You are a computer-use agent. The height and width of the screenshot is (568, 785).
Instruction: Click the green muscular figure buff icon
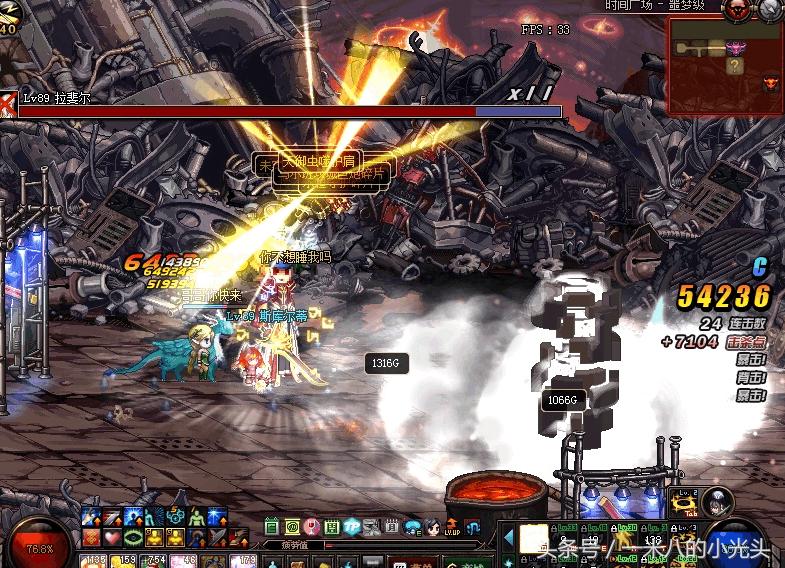pos(195,518)
